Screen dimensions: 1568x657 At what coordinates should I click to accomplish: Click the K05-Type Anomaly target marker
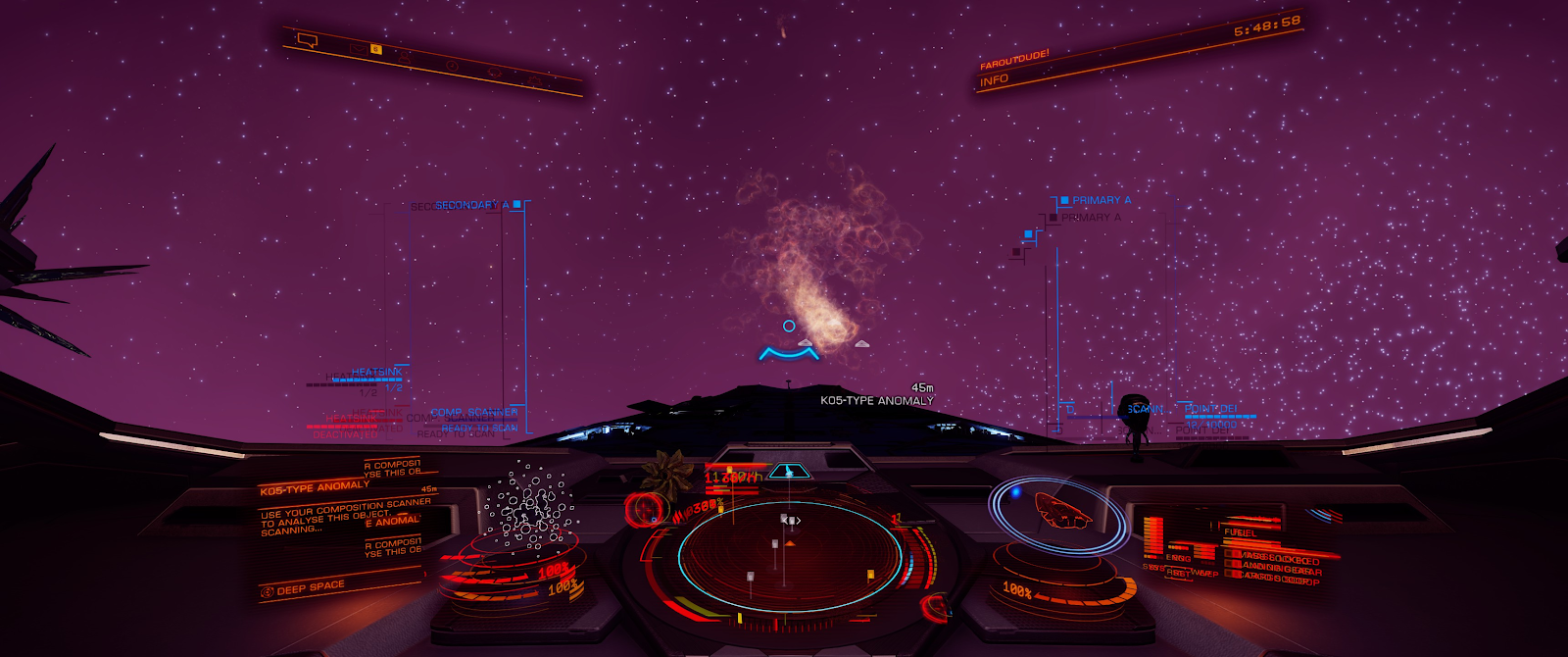pyautogui.click(x=789, y=327)
